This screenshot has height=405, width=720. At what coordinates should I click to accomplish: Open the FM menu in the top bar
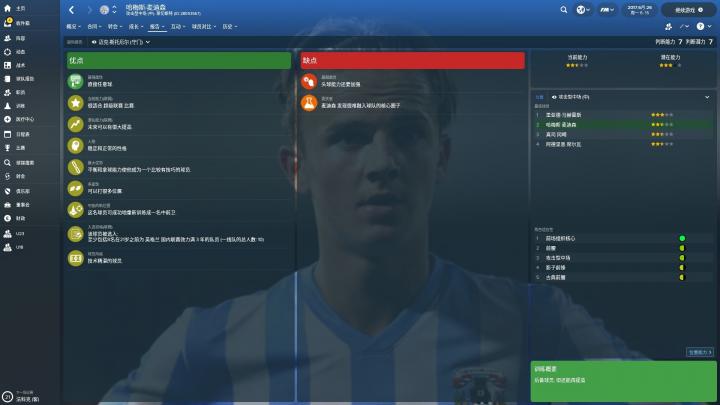click(x=603, y=10)
